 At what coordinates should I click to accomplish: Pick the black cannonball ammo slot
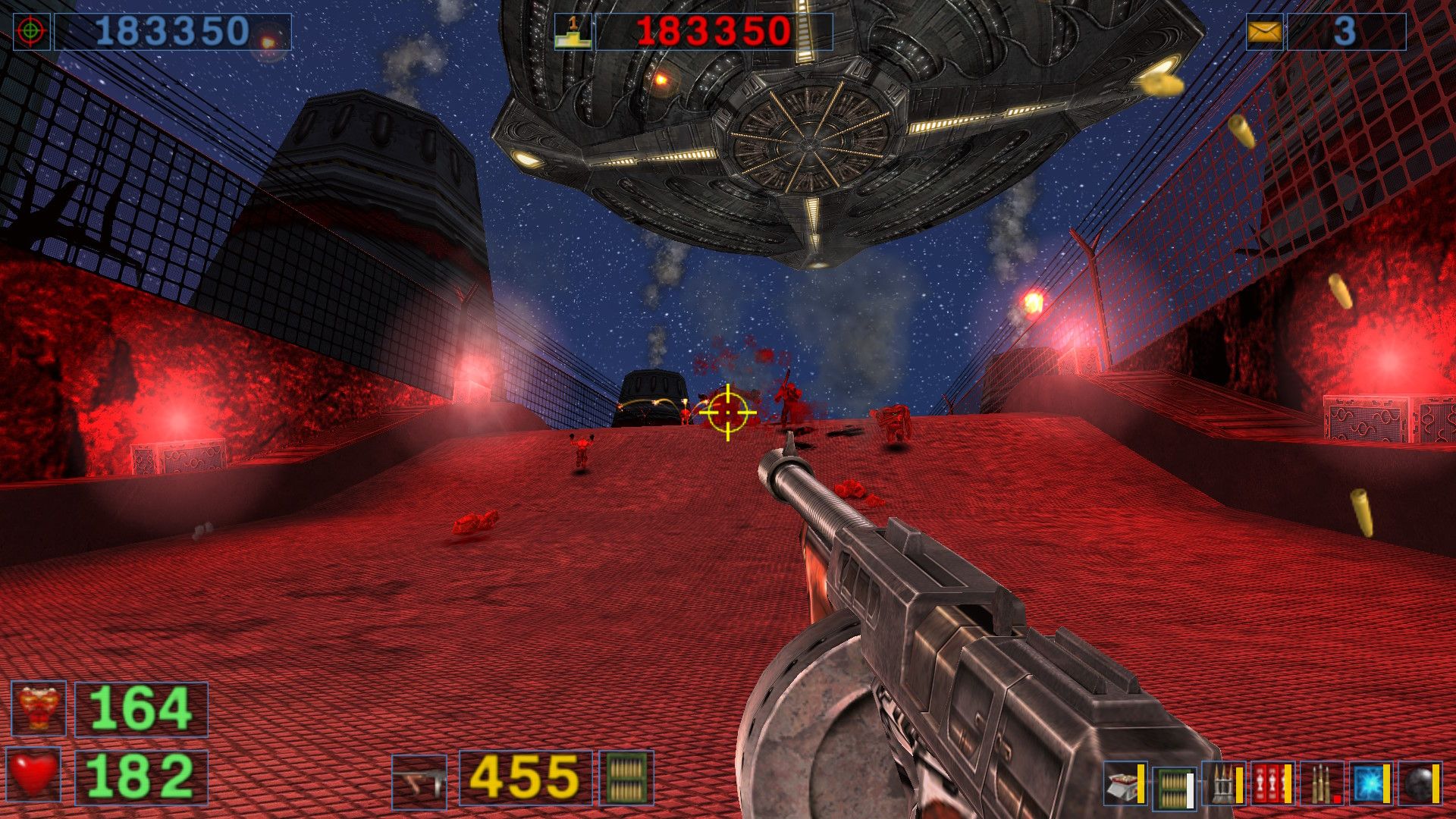(x=1420, y=784)
